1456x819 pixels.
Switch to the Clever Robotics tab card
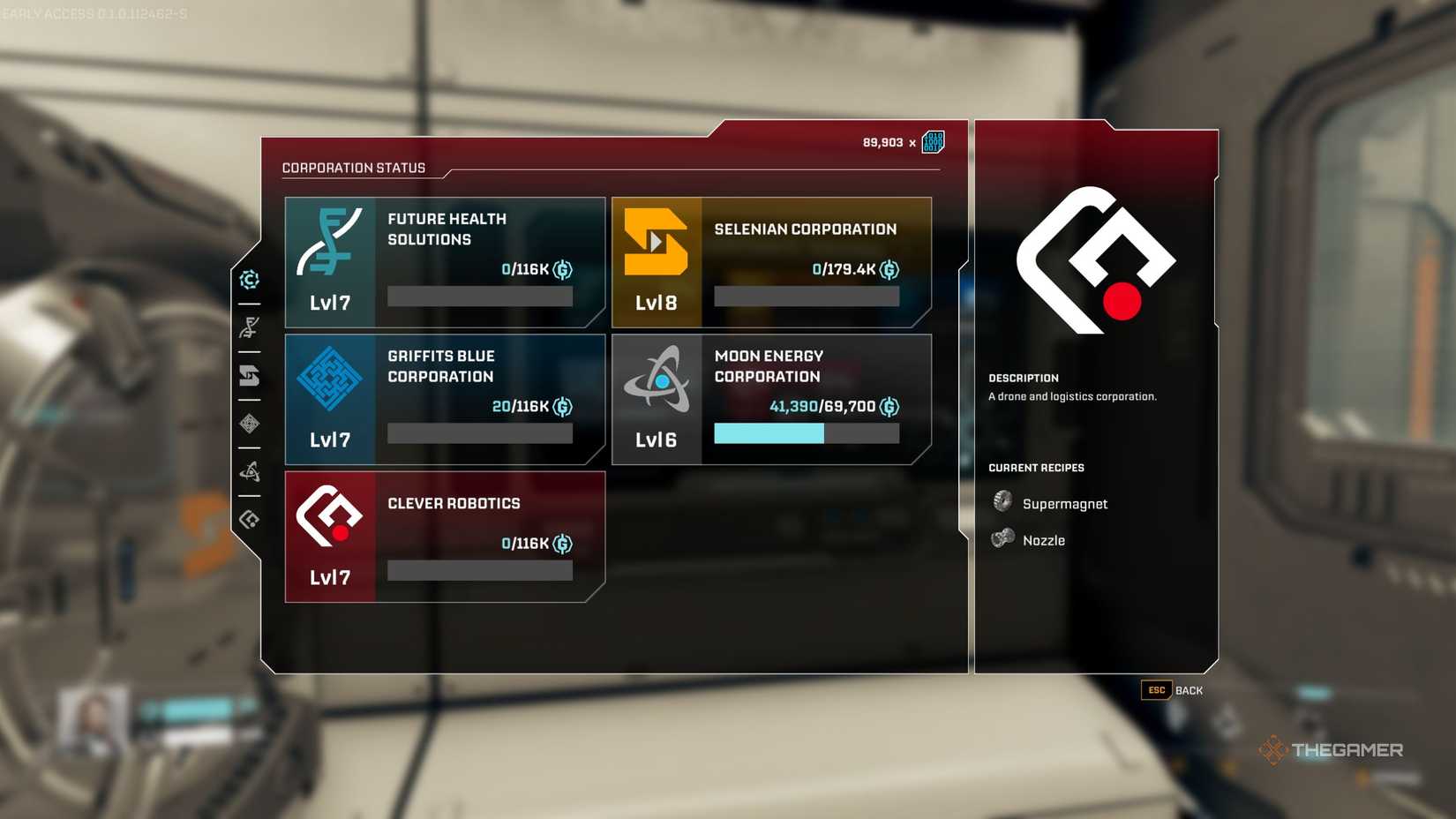pos(444,536)
